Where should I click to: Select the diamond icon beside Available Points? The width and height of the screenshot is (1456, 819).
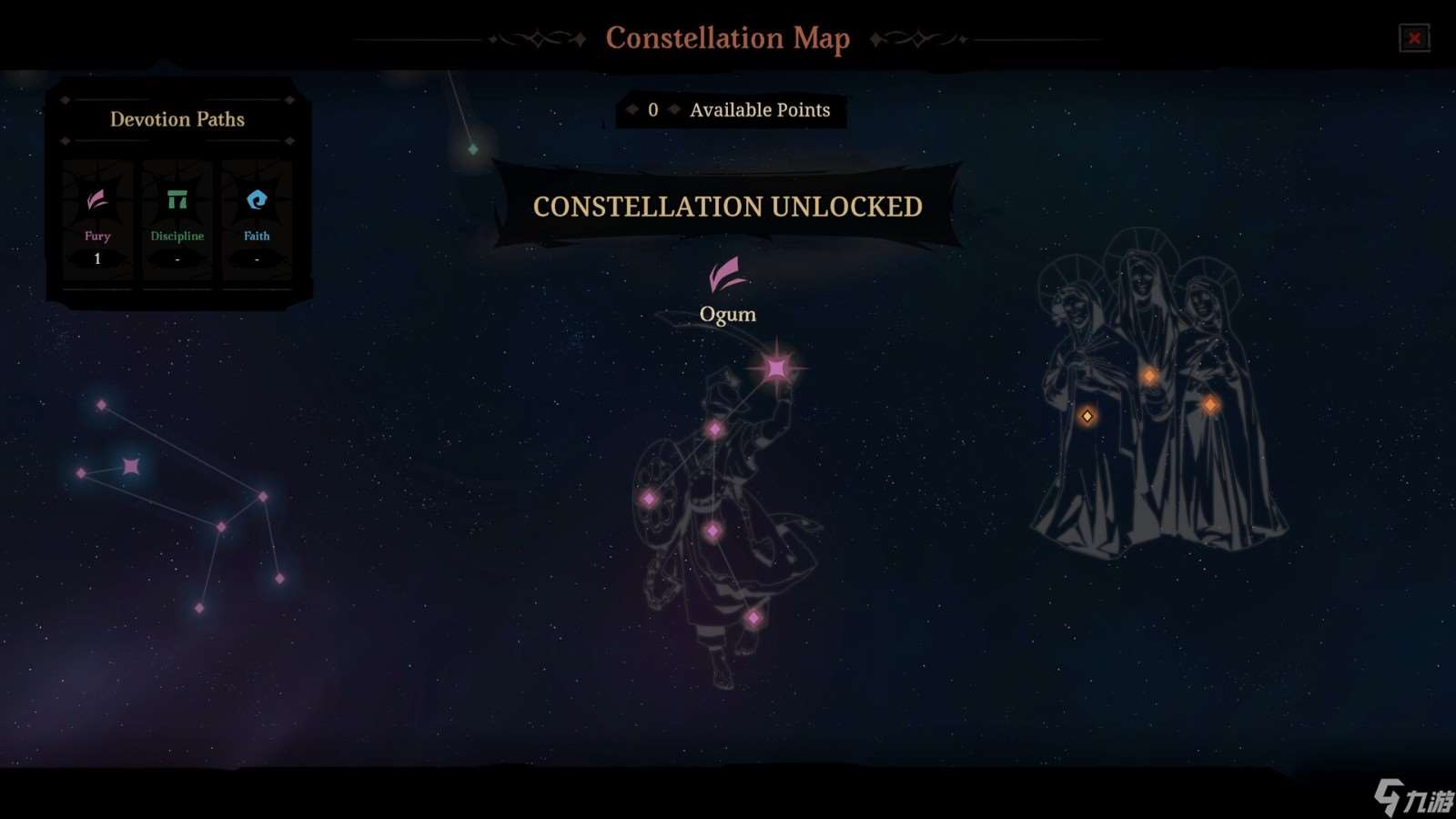[x=674, y=109]
